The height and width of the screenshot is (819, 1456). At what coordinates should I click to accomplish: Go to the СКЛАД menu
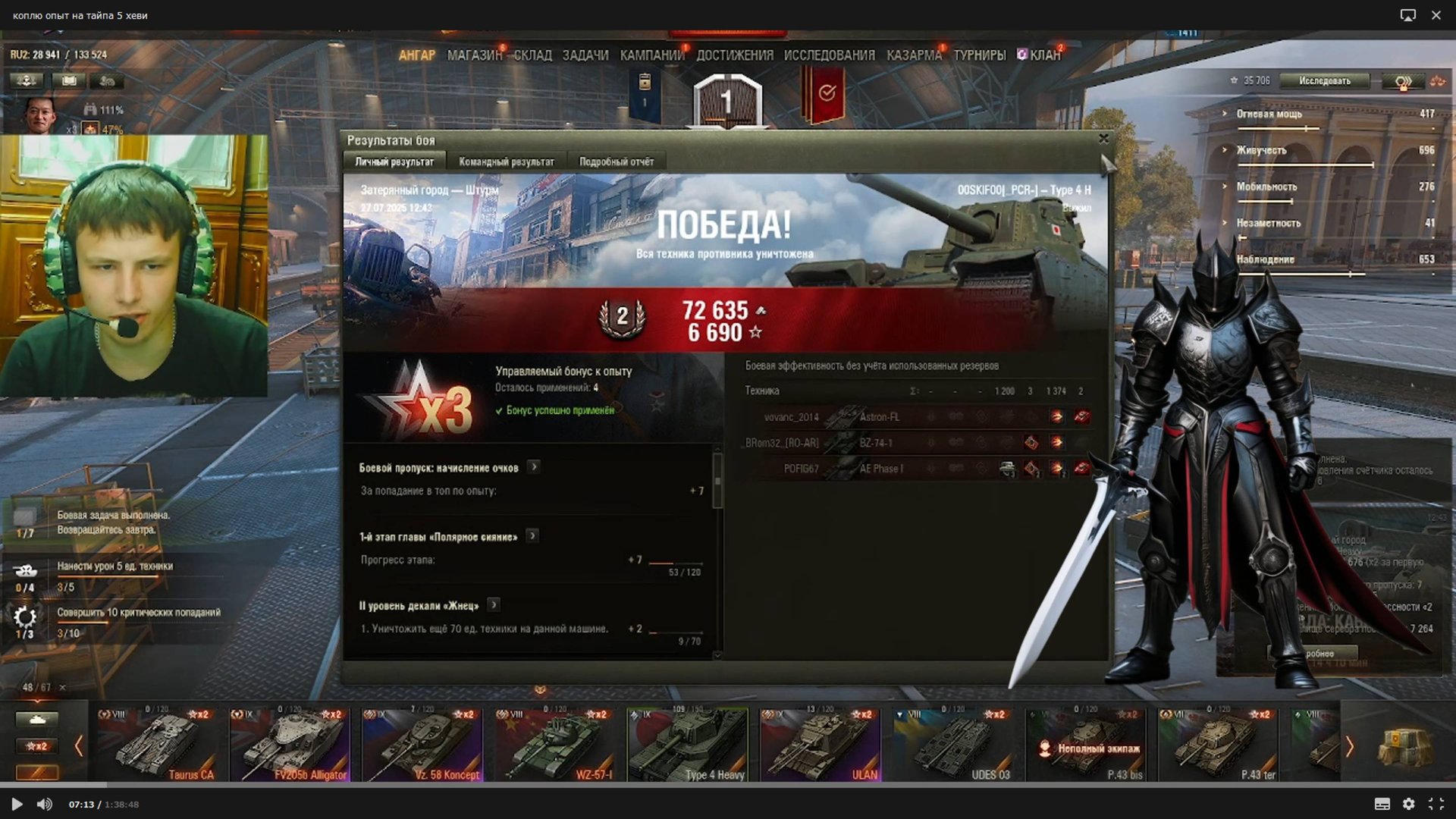pos(533,55)
